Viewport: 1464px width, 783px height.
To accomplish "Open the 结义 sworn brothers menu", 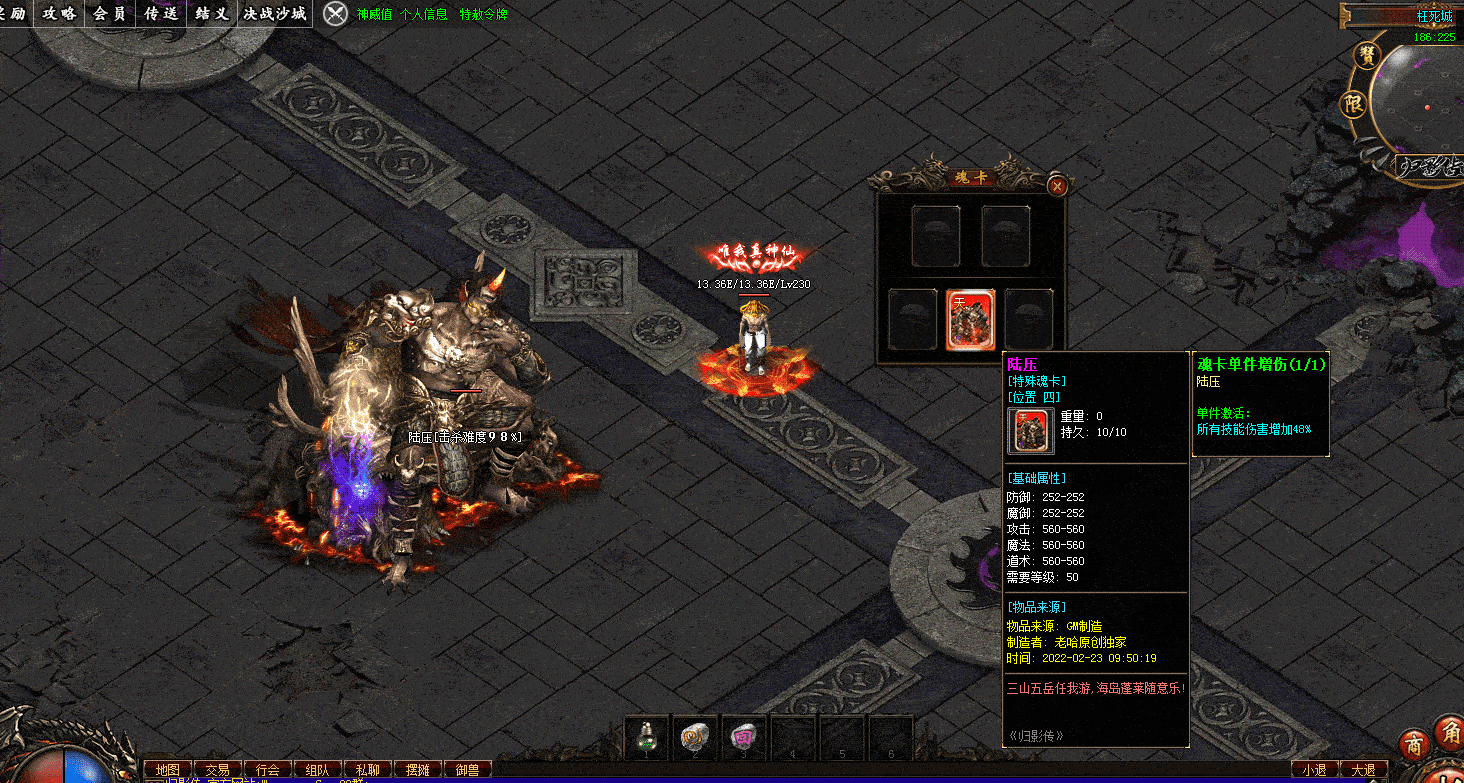I will pyautogui.click(x=212, y=13).
